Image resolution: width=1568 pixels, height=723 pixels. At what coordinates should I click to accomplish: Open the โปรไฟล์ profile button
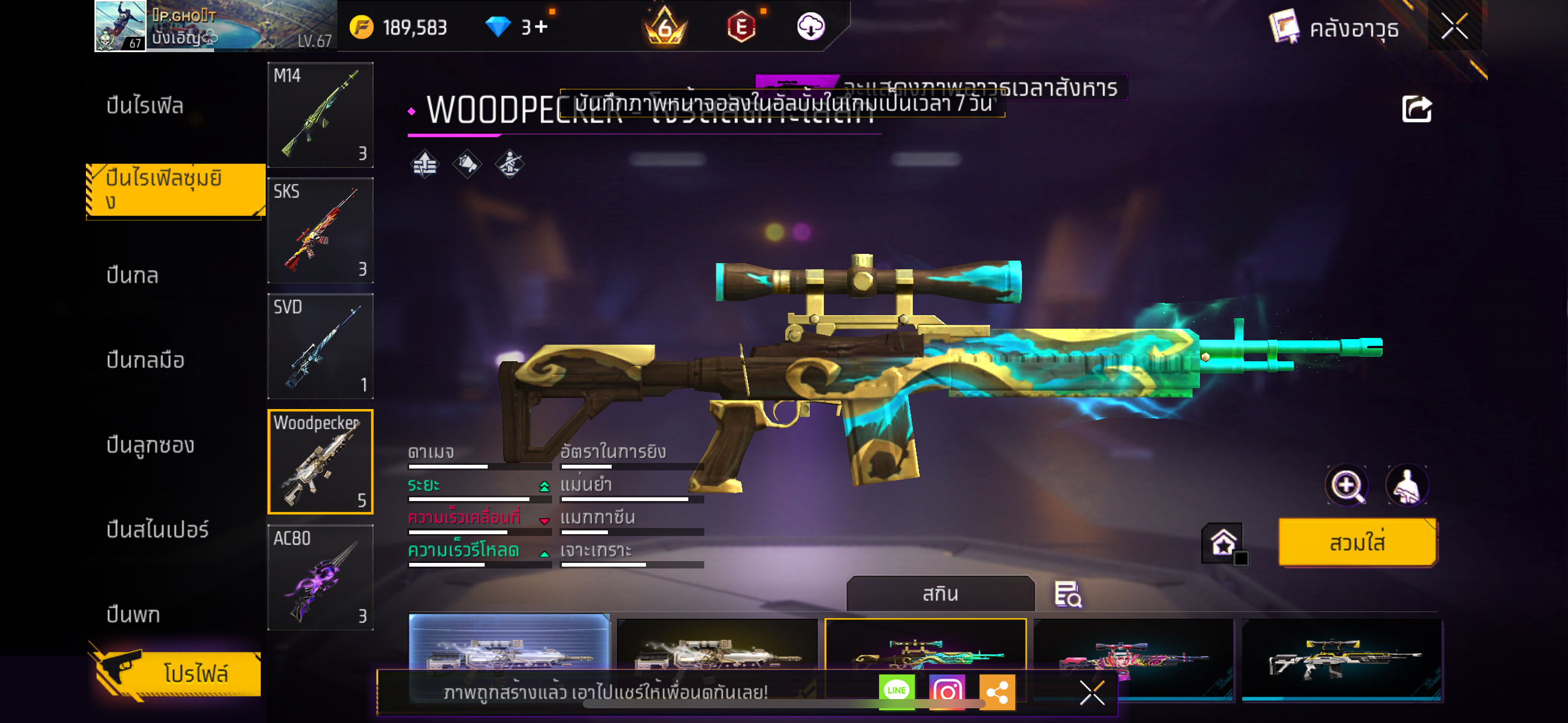pos(178,673)
